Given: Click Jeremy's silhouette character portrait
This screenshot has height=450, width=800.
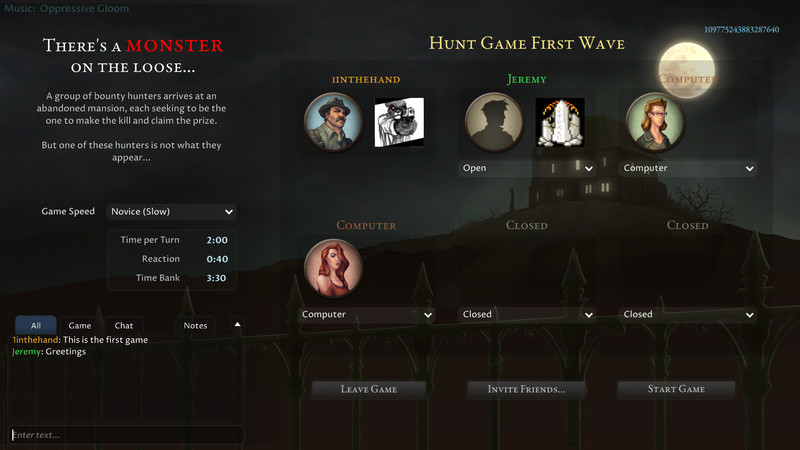Looking at the screenshot, I should (x=494, y=121).
